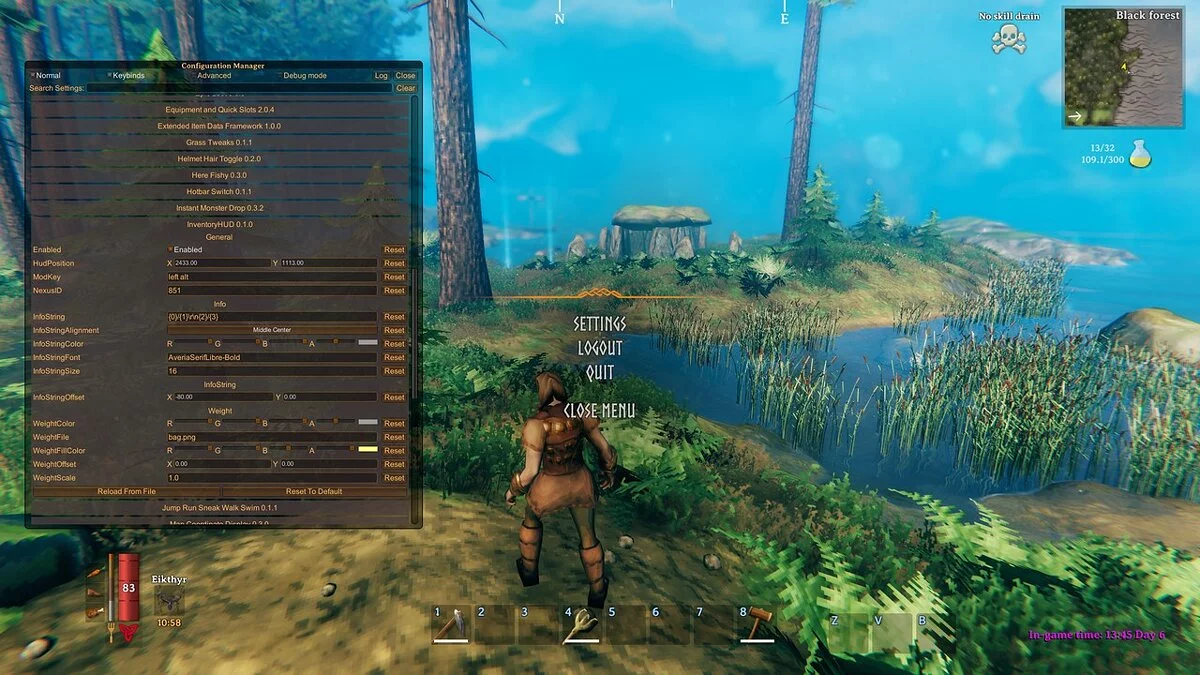
Task: Click the Reload From File button
Action: [x=126, y=491]
